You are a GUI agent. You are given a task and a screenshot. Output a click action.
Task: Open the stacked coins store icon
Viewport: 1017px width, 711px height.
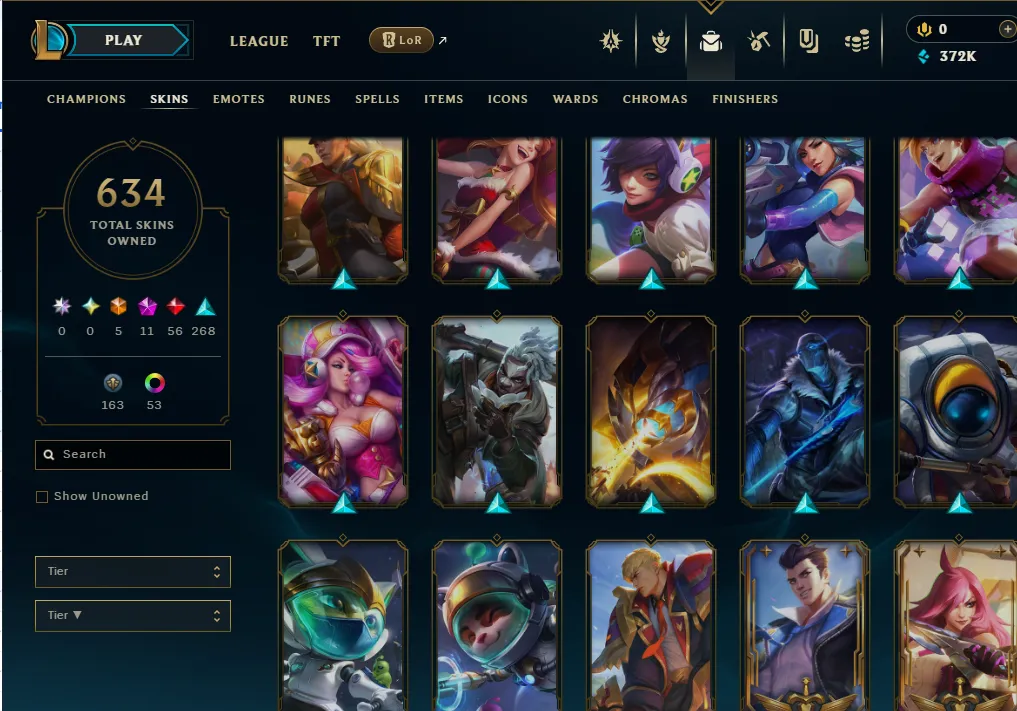(x=857, y=42)
